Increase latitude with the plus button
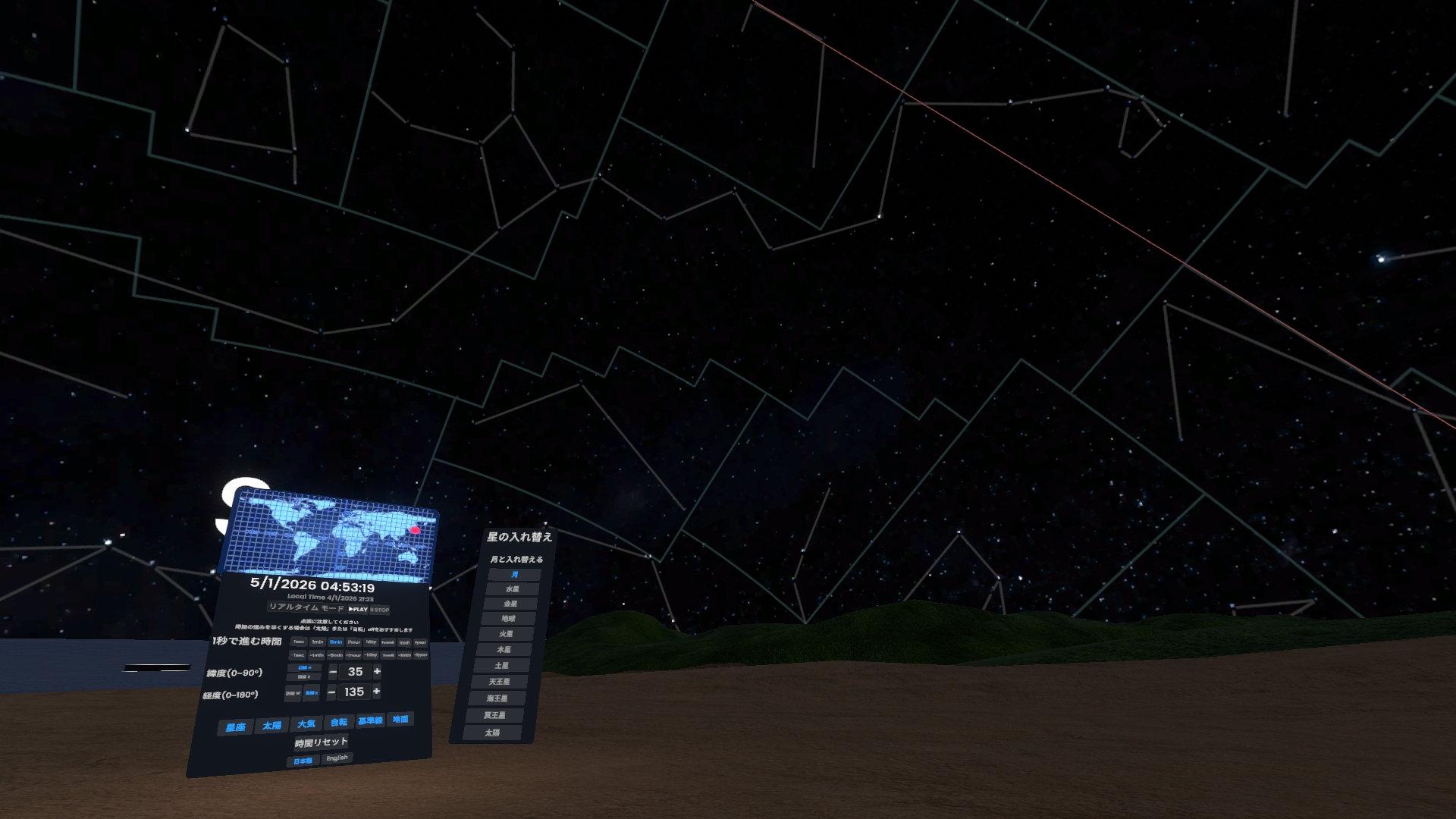1456x819 pixels. [377, 672]
